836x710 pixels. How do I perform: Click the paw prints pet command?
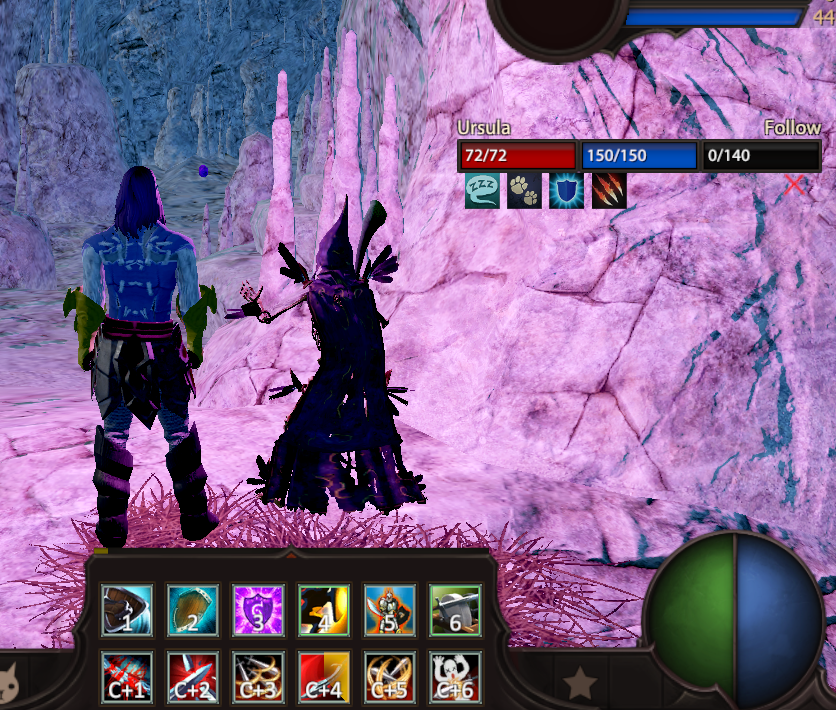(x=524, y=190)
